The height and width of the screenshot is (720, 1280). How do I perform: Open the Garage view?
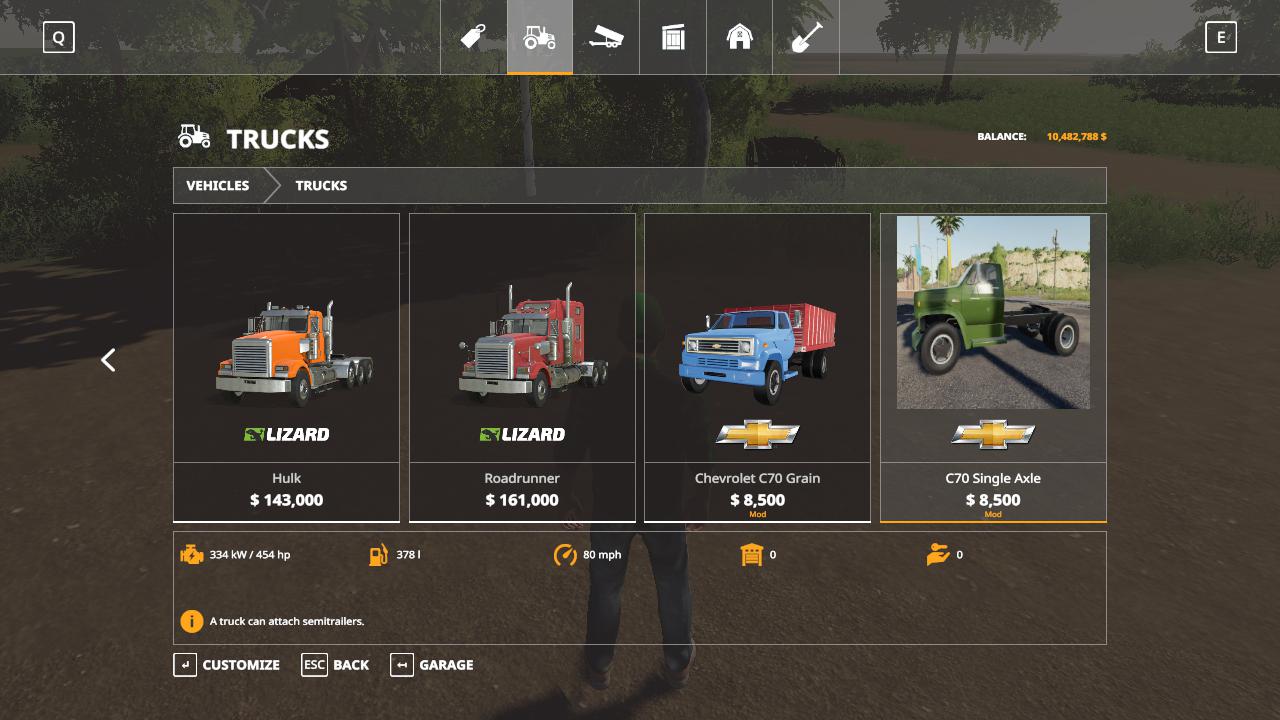(x=432, y=665)
